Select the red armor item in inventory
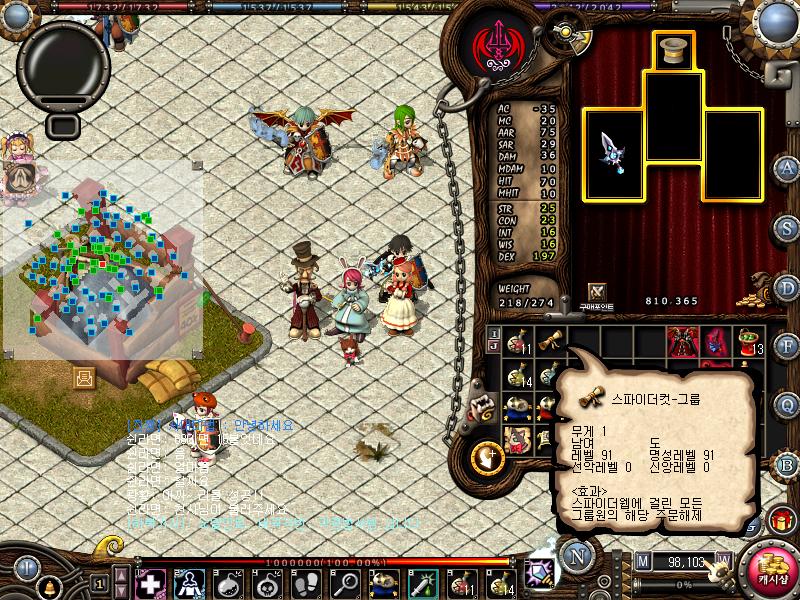 (682, 340)
